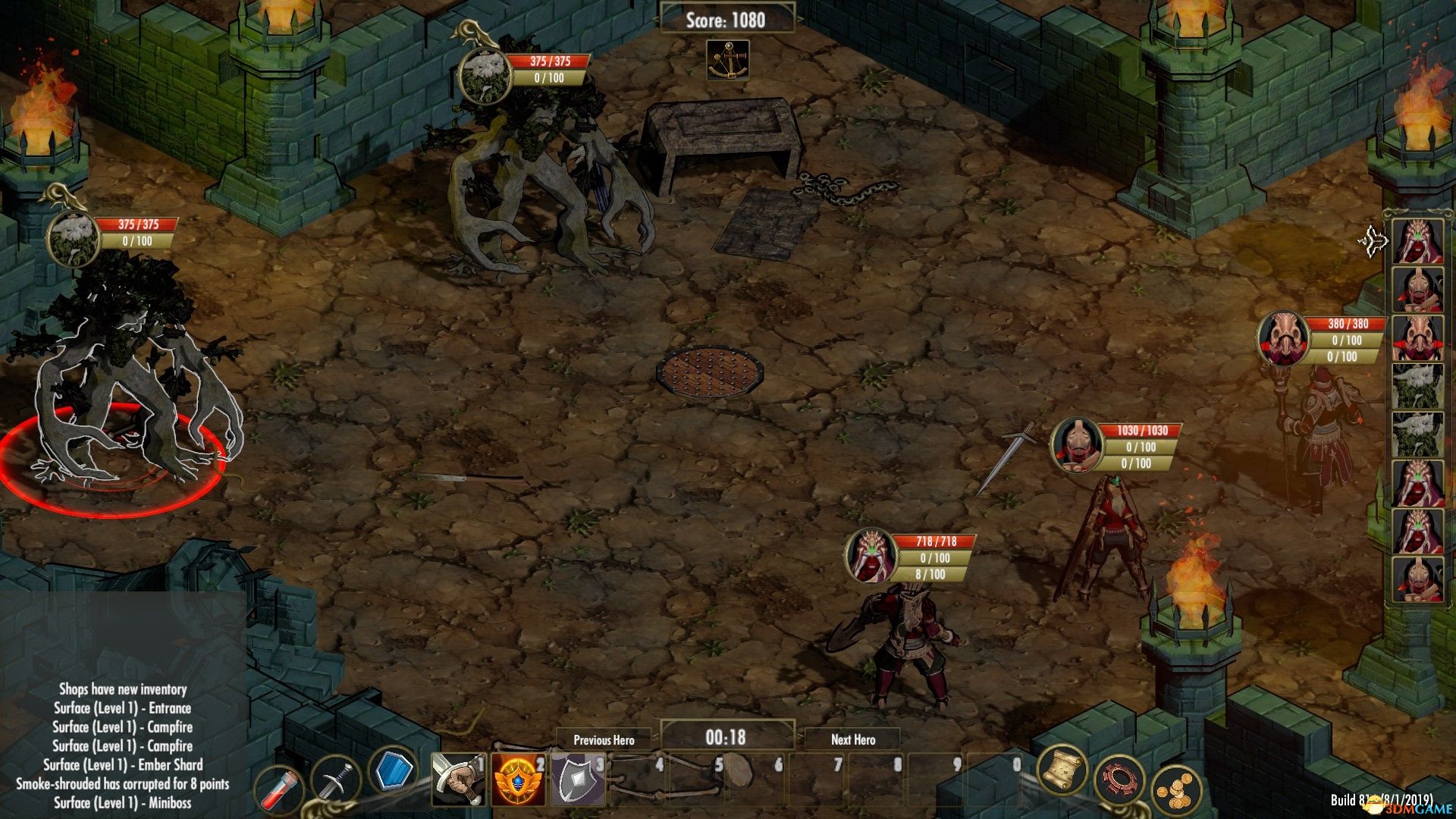This screenshot has height=819, width=1456.
Task: Click the topmost portrait in turn order
Action: (1417, 242)
